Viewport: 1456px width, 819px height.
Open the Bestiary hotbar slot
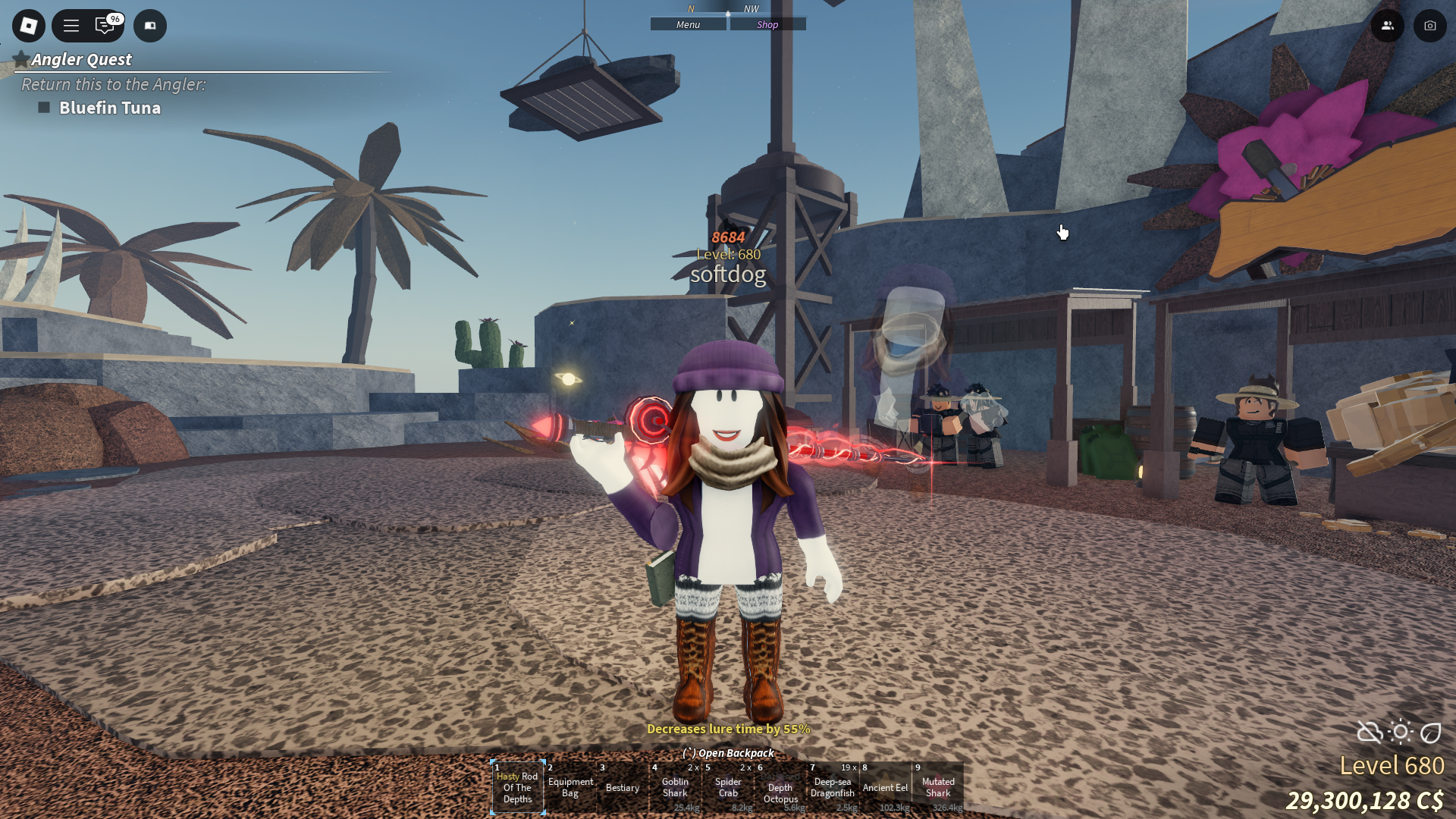[623, 788]
